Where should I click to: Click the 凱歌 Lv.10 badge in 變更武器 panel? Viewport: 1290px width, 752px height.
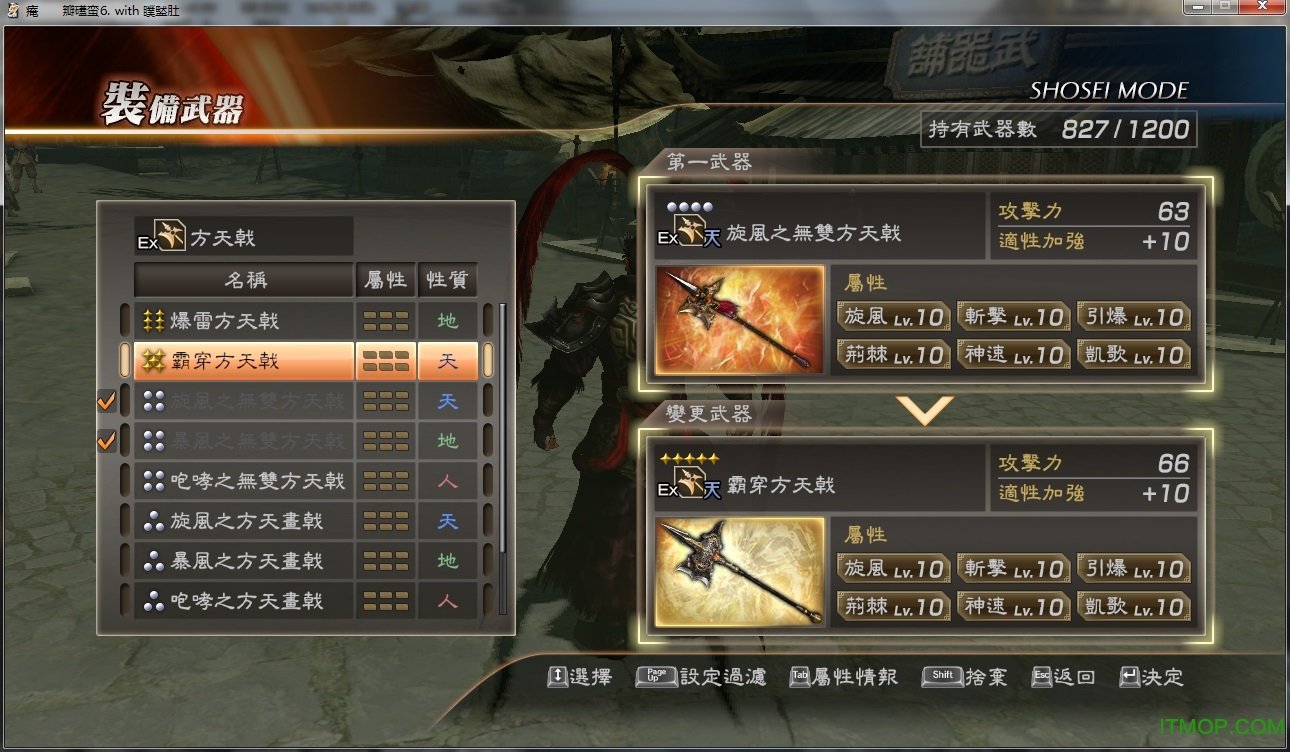1134,606
